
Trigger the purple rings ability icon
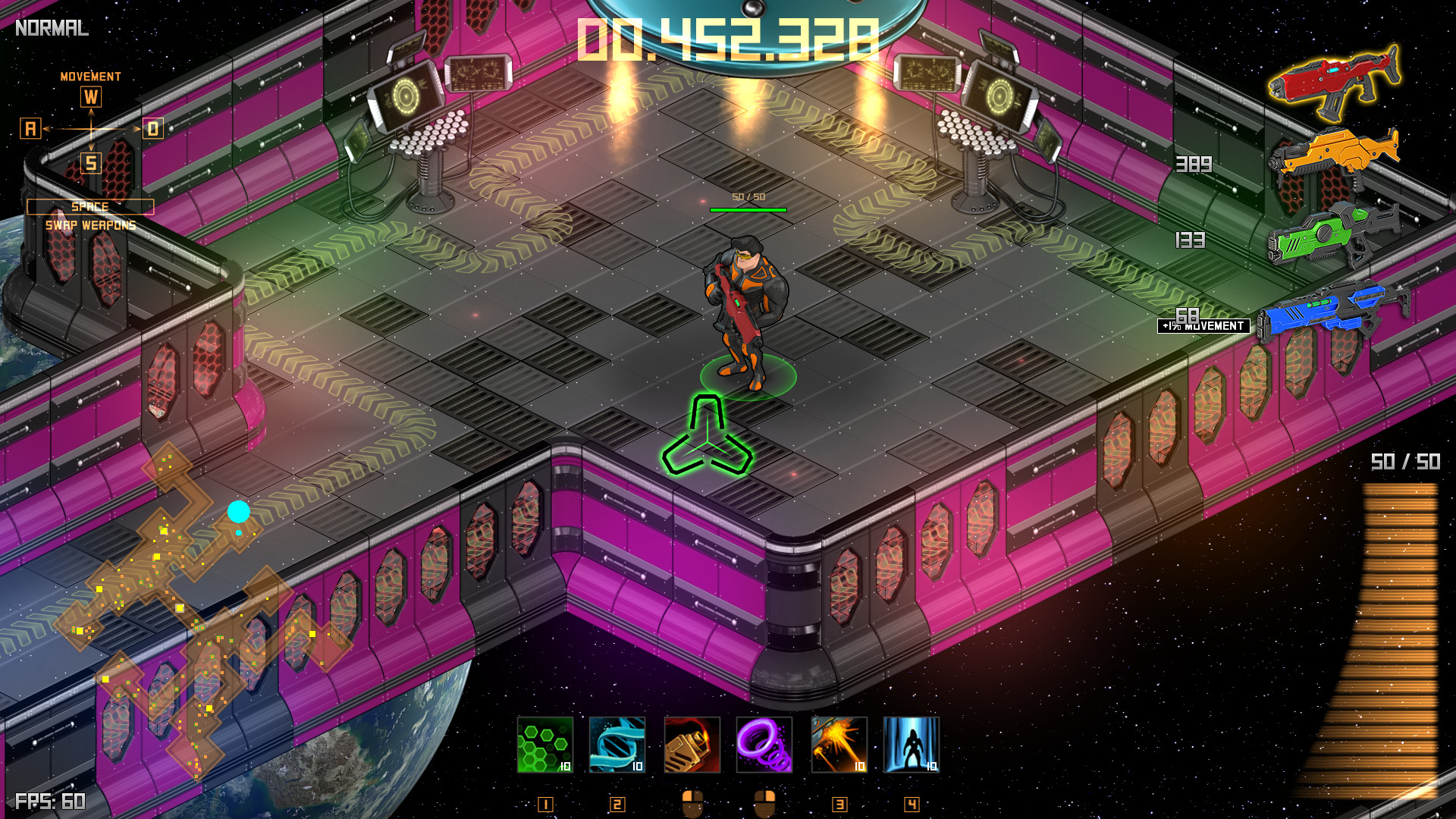pyautogui.click(x=764, y=745)
